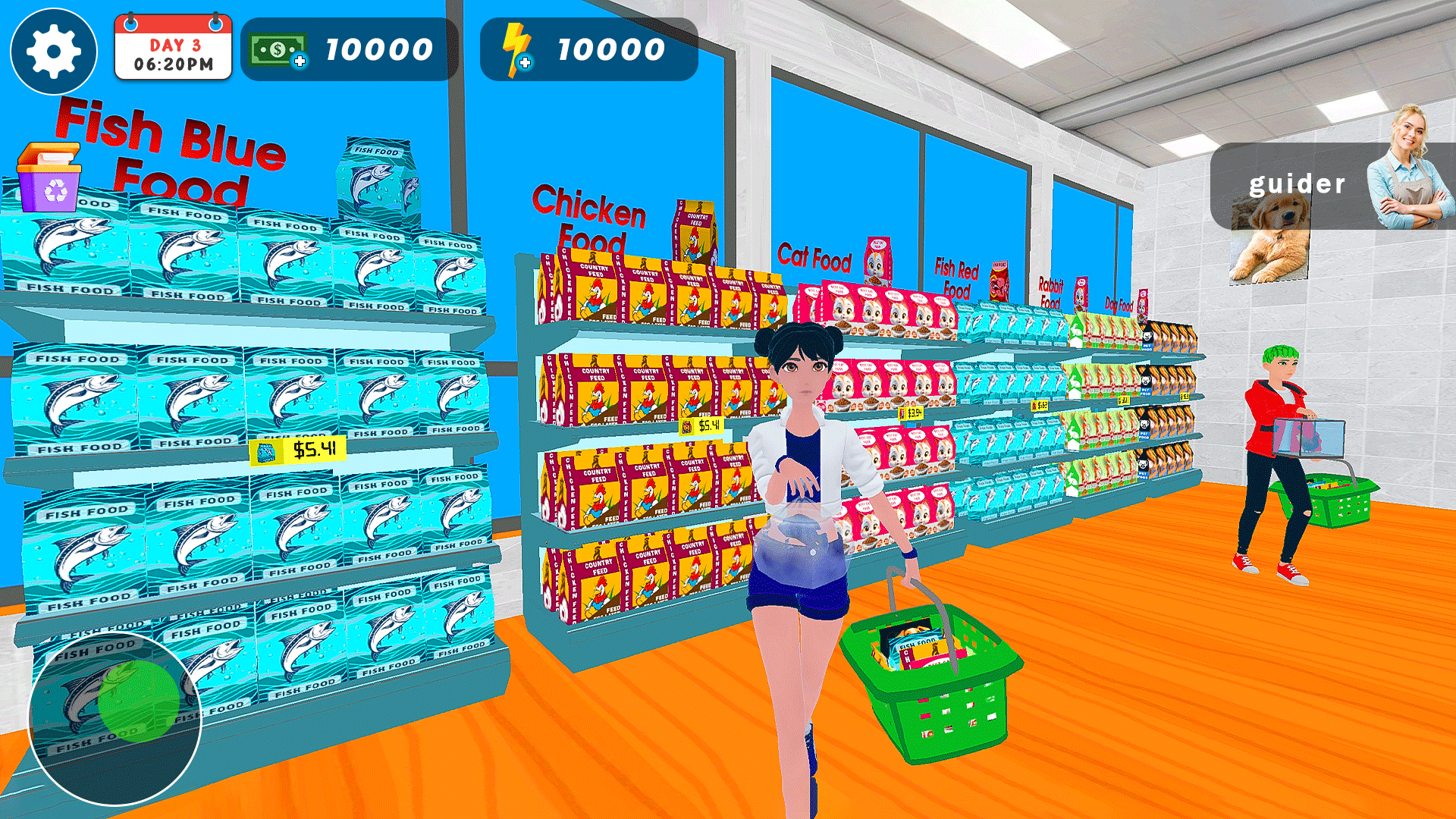Click the green dollar cash icon

pos(277,49)
